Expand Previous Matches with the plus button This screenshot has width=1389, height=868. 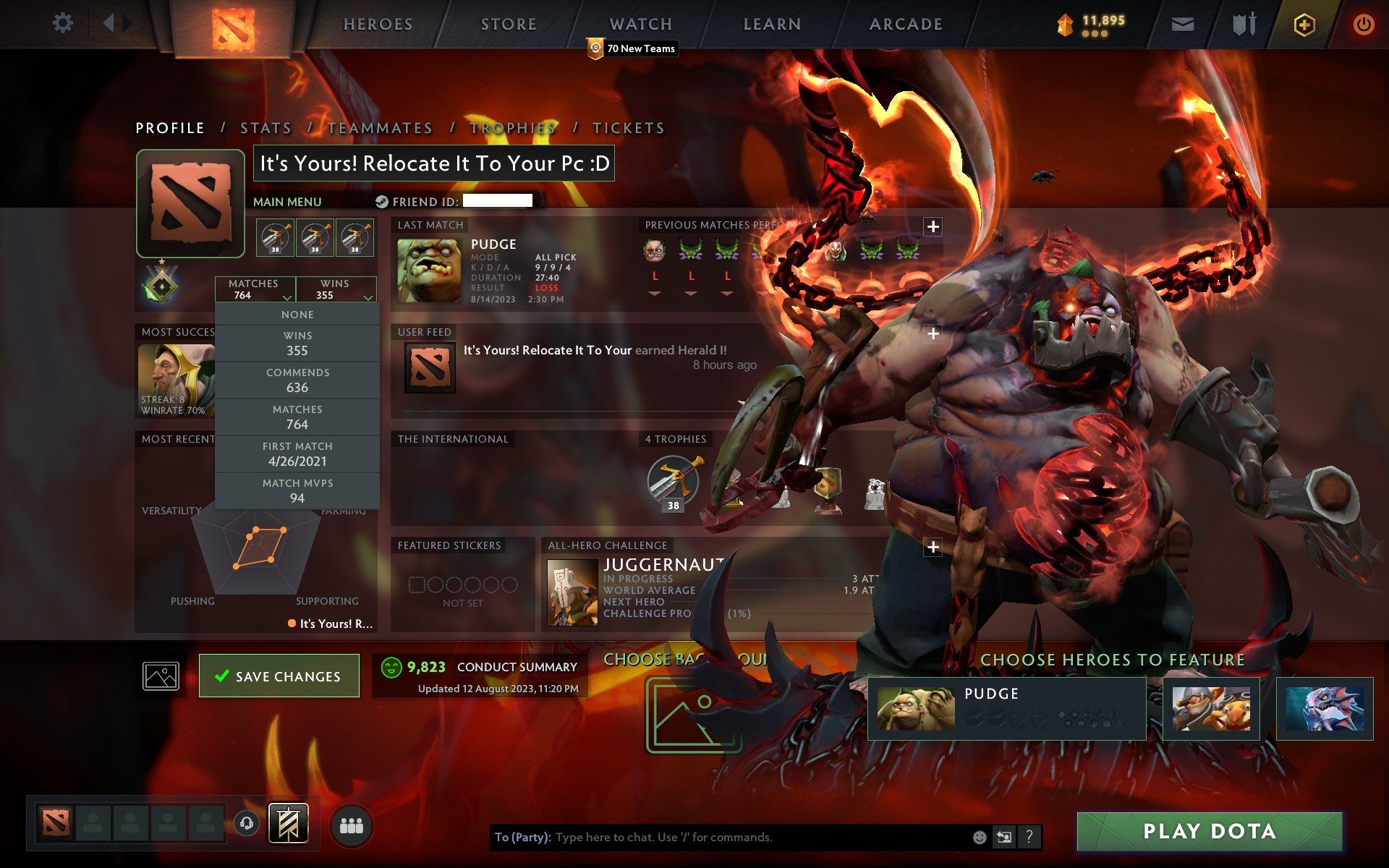(x=933, y=226)
